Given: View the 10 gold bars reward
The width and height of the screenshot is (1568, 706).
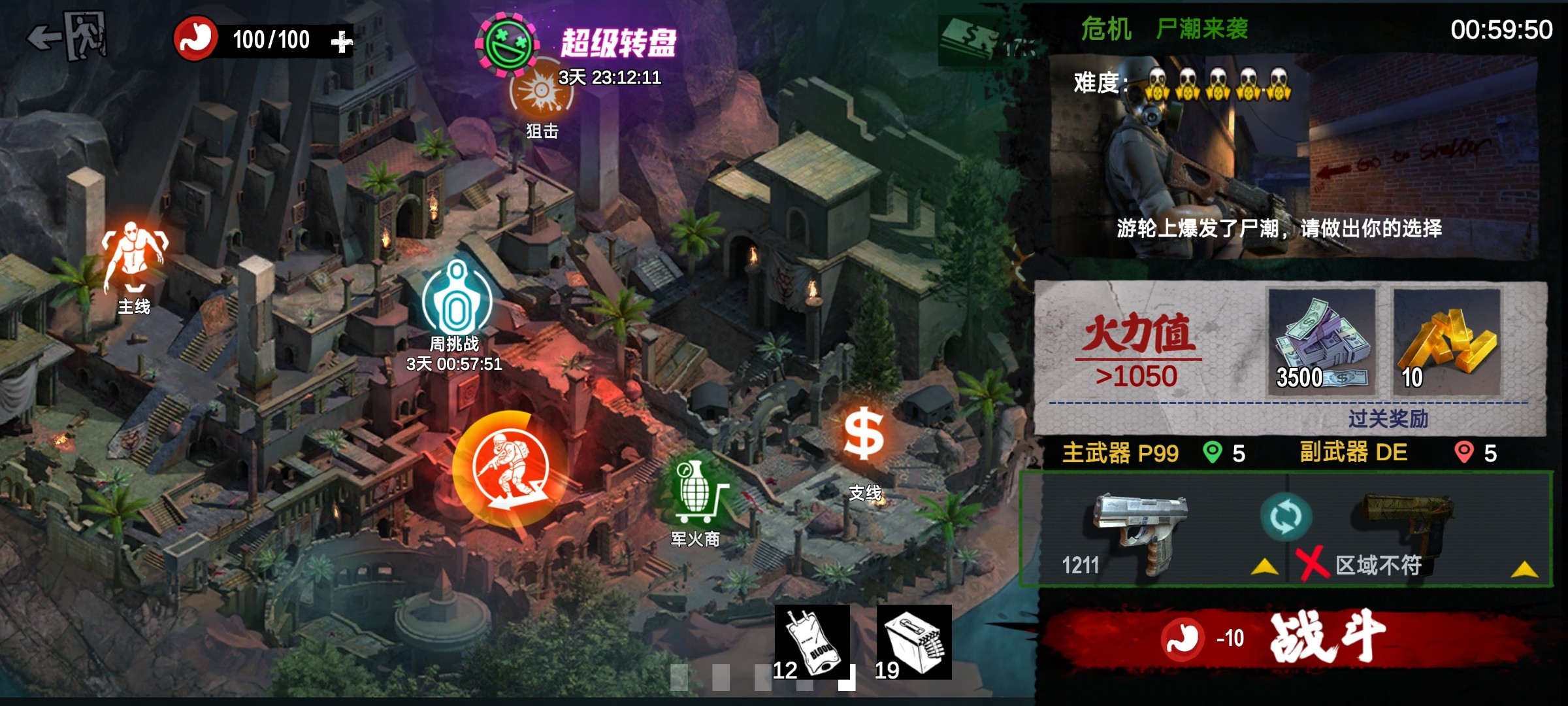Looking at the screenshot, I should click(1446, 342).
